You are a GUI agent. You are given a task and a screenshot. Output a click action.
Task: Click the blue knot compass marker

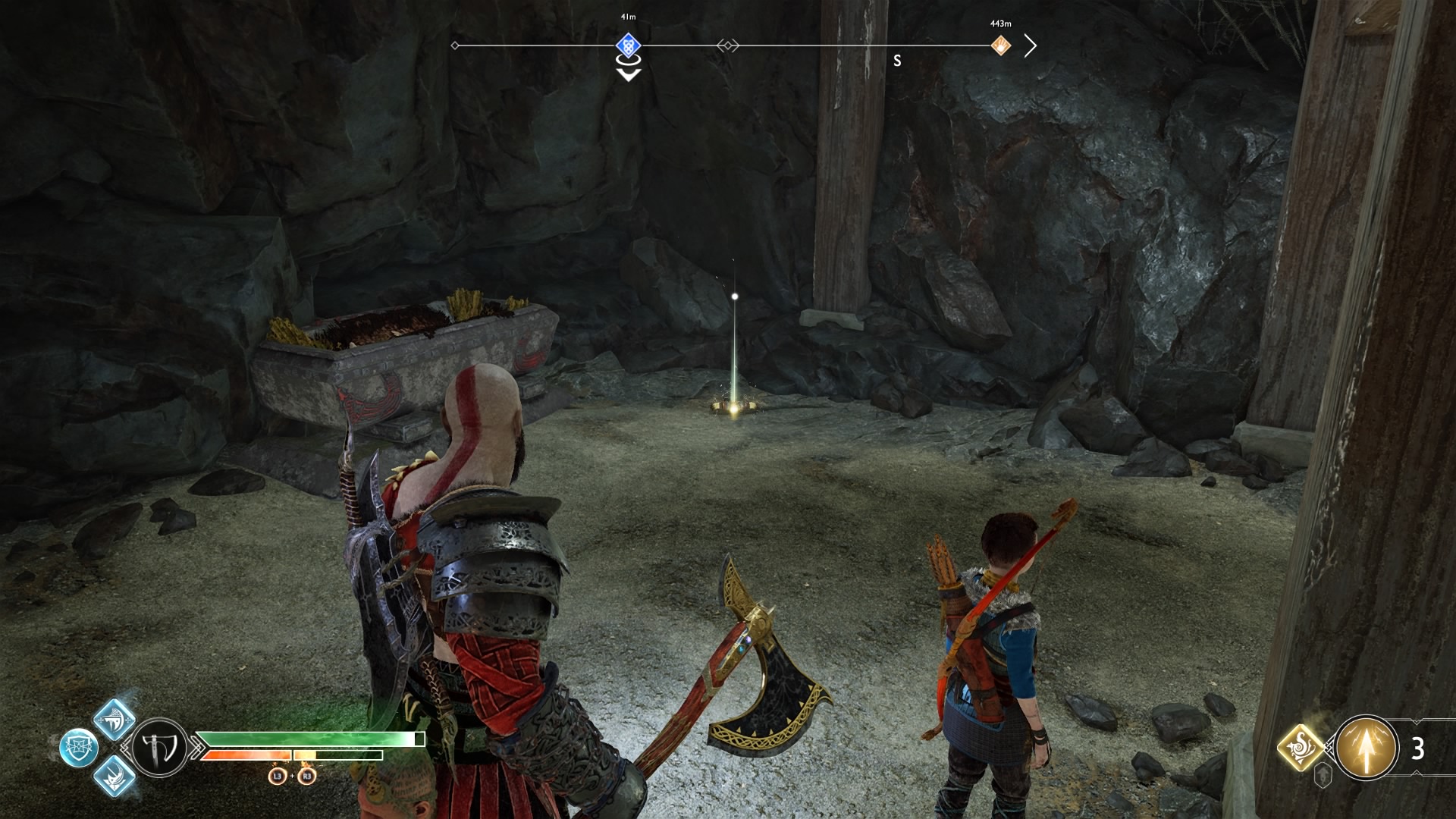(628, 45)
